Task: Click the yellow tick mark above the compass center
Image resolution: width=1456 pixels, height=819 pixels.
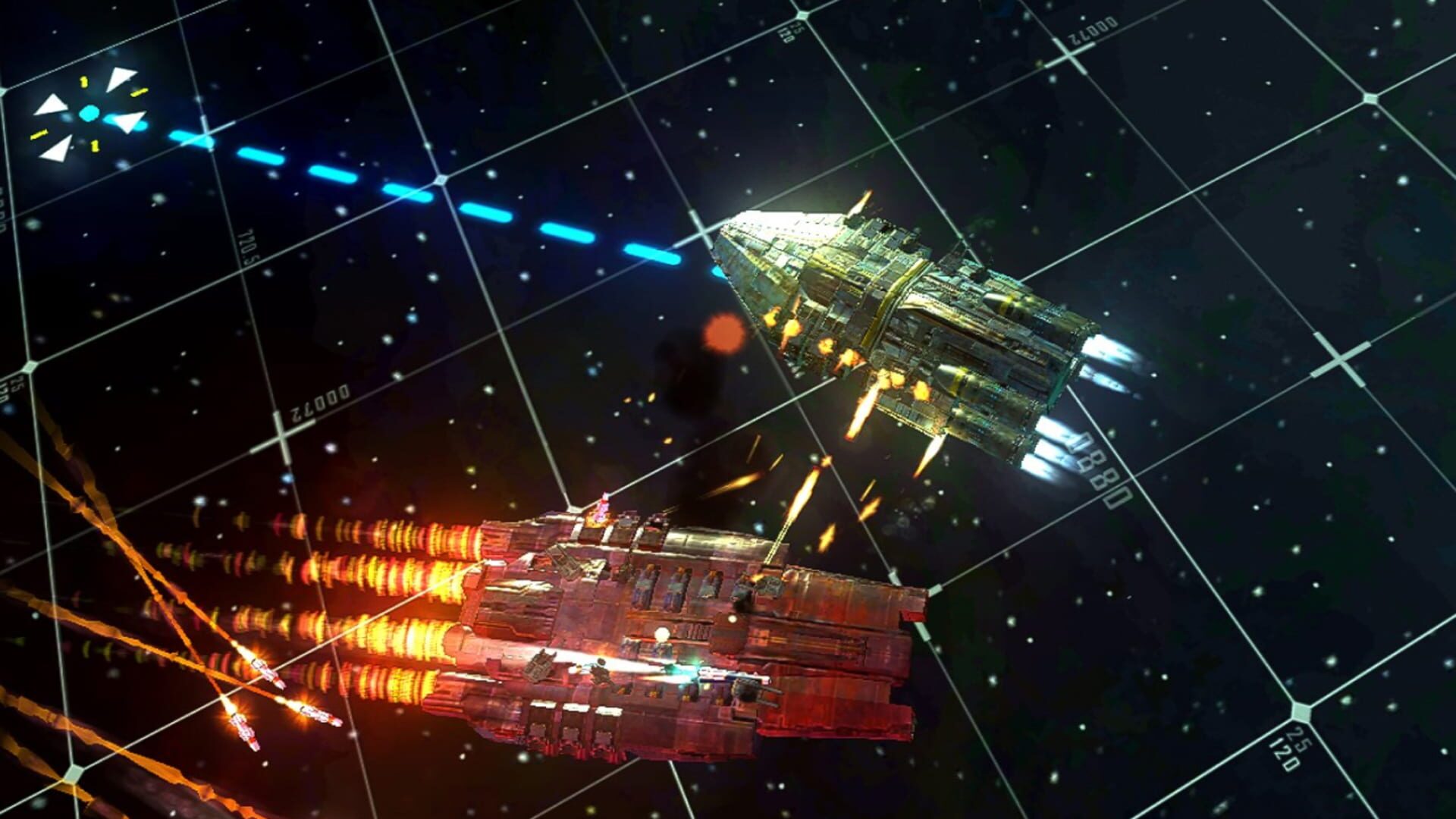Action: click(x=84, y=82)
